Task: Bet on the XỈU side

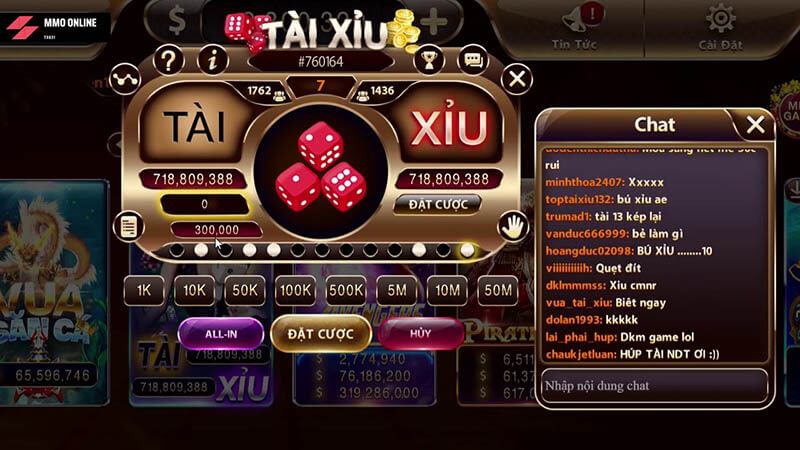Action: (447, 128)
